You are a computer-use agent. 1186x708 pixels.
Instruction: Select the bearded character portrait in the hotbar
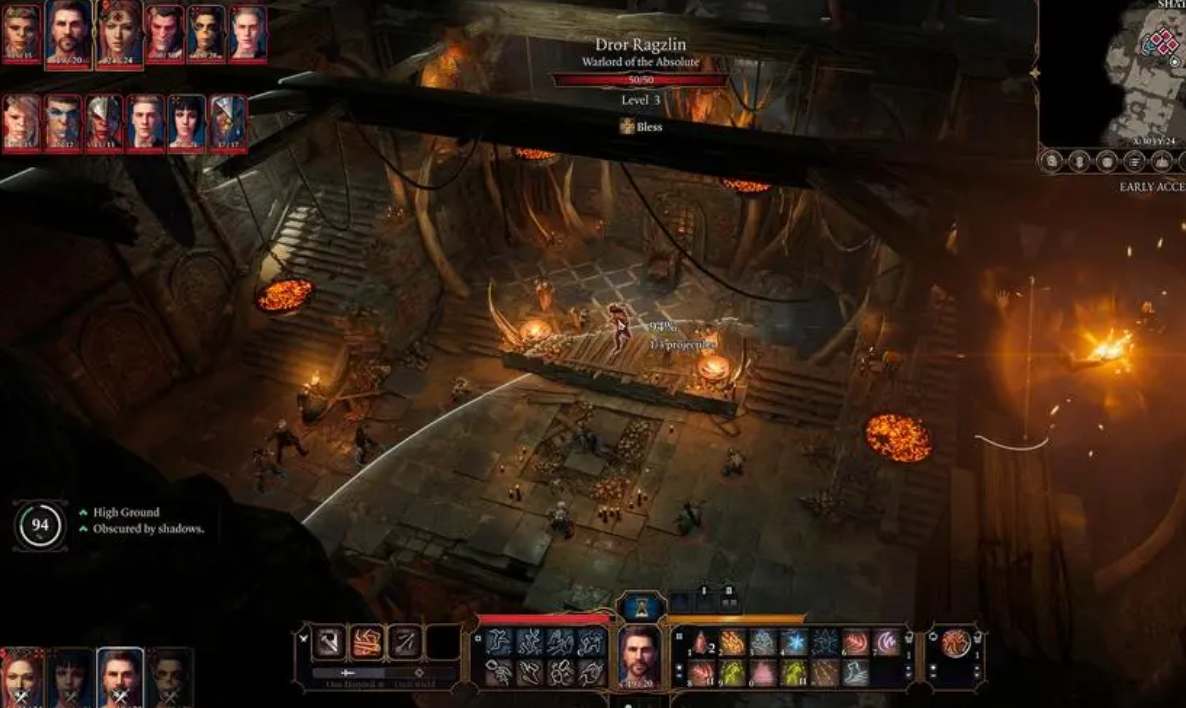[x=639, y=655]
